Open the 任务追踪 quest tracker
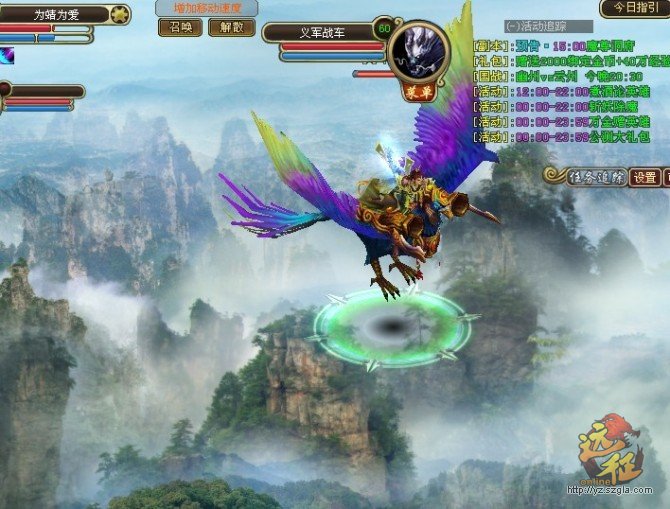 (x=592, y=177)
